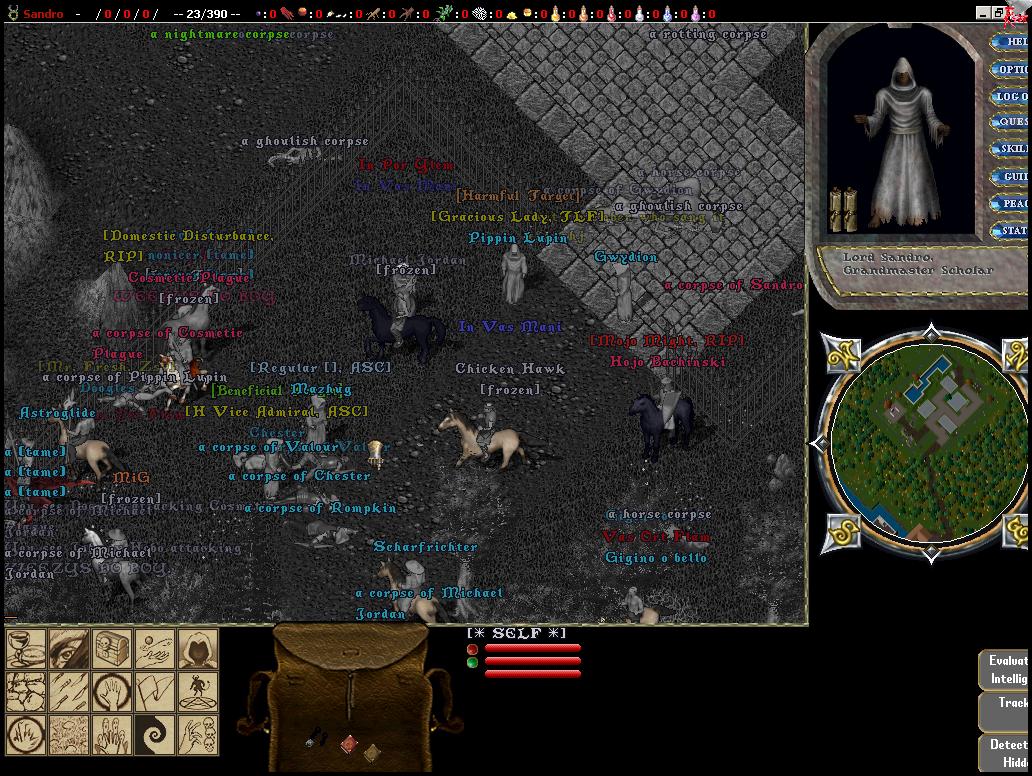Click the scrolls on the paperdoll
Viewport: 1032px width, 776px height.
click(x=843, y=209)
